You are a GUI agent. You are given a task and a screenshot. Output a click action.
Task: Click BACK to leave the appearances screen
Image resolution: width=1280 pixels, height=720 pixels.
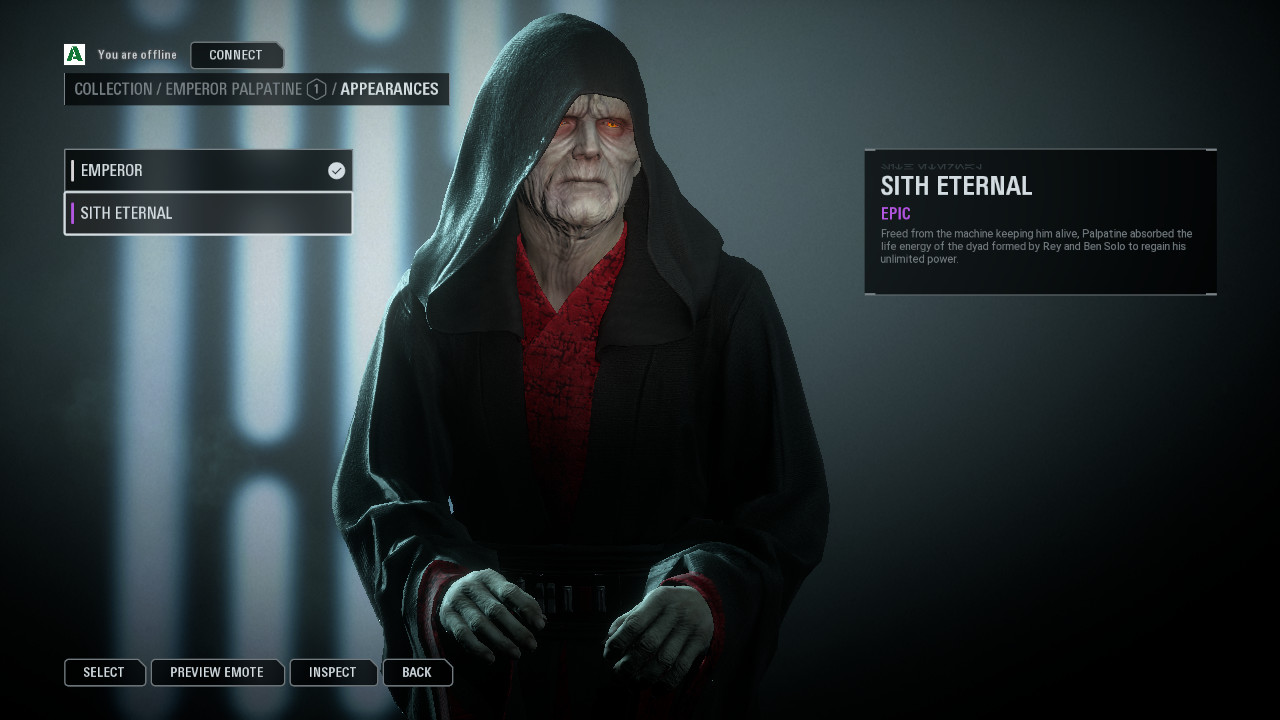(x=417, y=672)
